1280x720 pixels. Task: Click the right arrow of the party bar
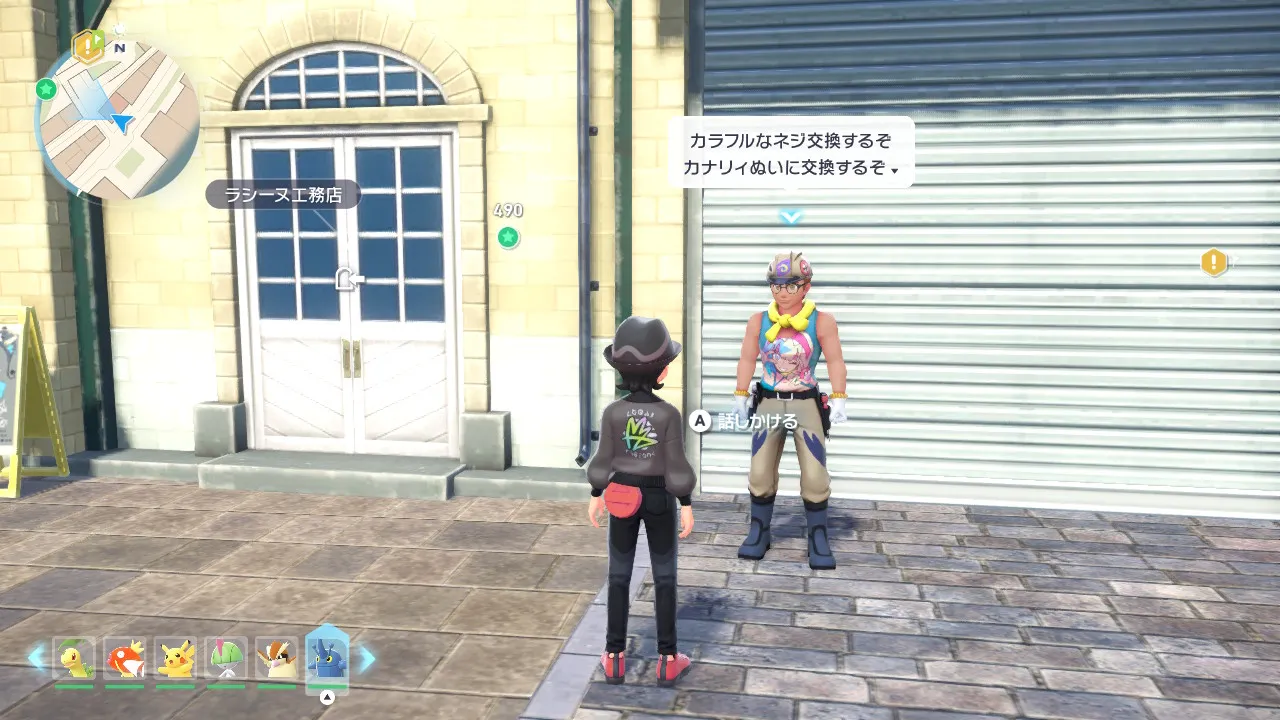click(x=367, y=657)
